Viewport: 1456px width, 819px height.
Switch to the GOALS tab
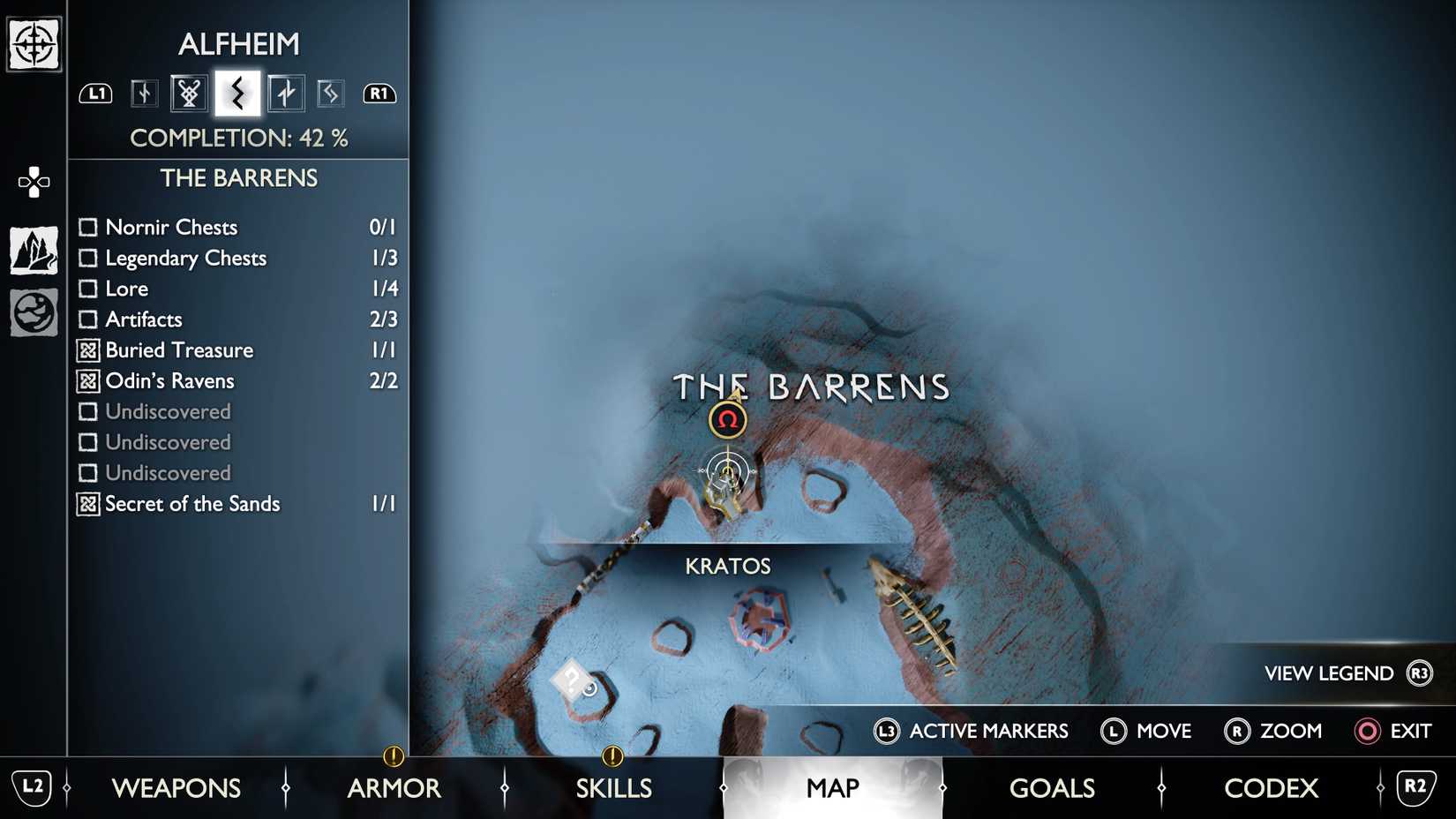click(1052, 788)
